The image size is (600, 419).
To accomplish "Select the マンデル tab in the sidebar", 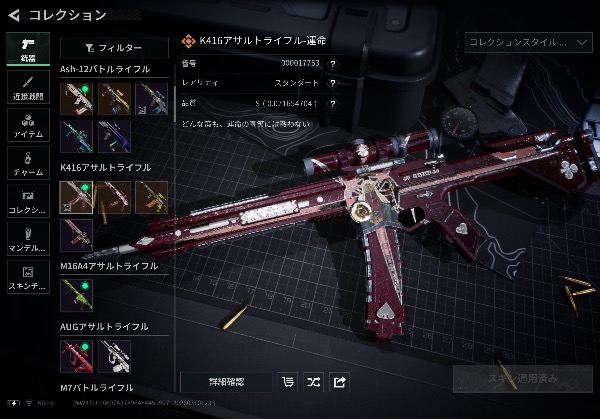I will (x=27, y=238).
